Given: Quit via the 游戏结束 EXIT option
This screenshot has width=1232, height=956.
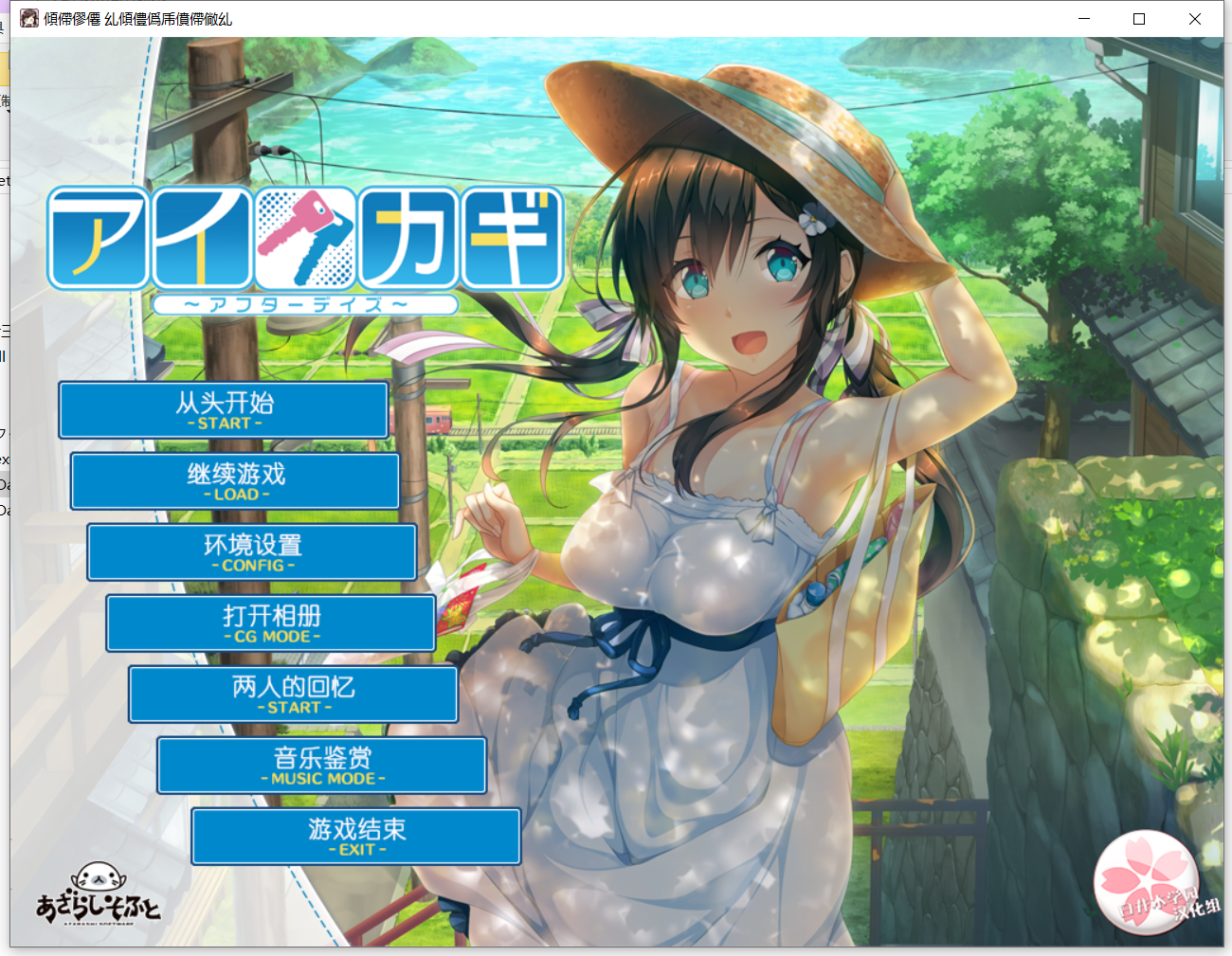Looking at the screenshot, I should (355, 836).
